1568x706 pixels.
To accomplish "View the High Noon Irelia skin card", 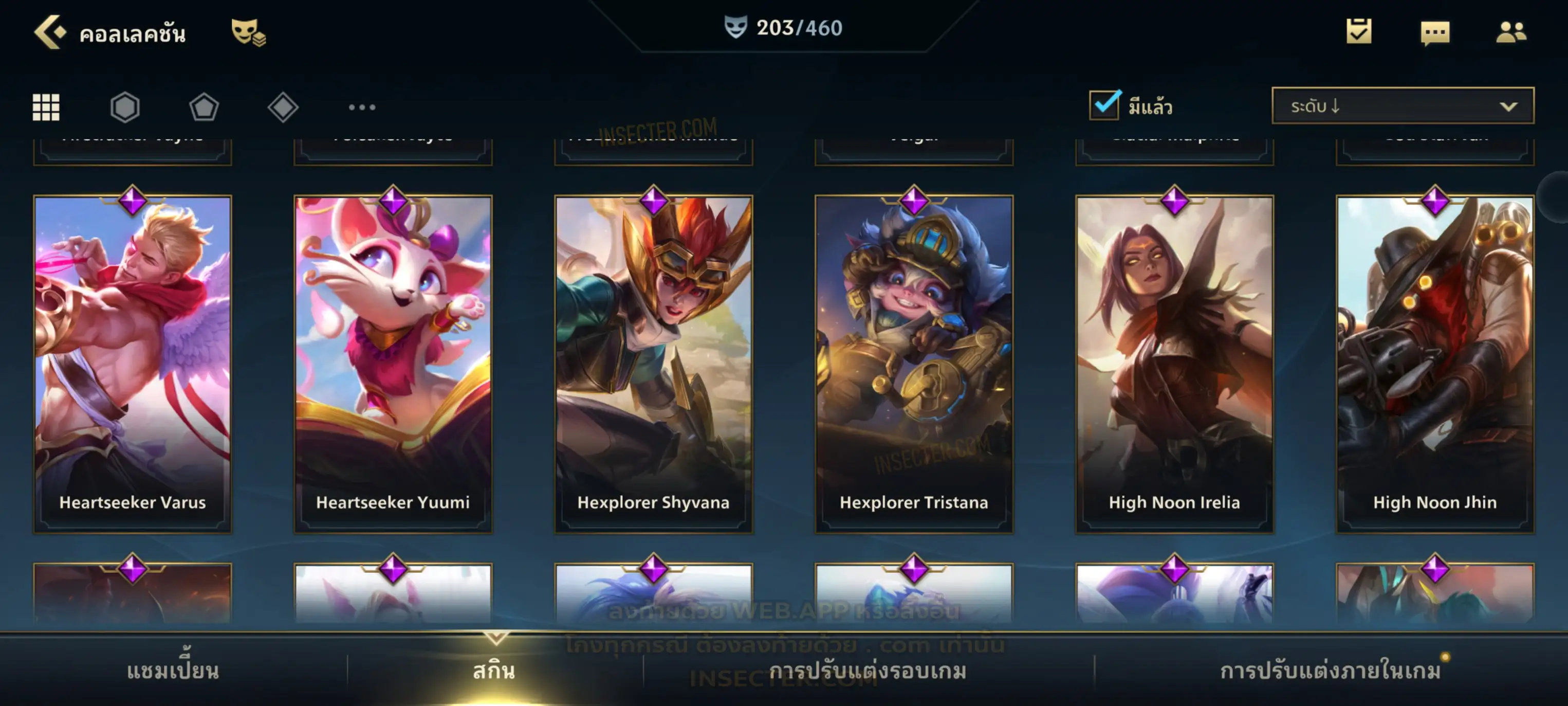I will coord(1174,364).
